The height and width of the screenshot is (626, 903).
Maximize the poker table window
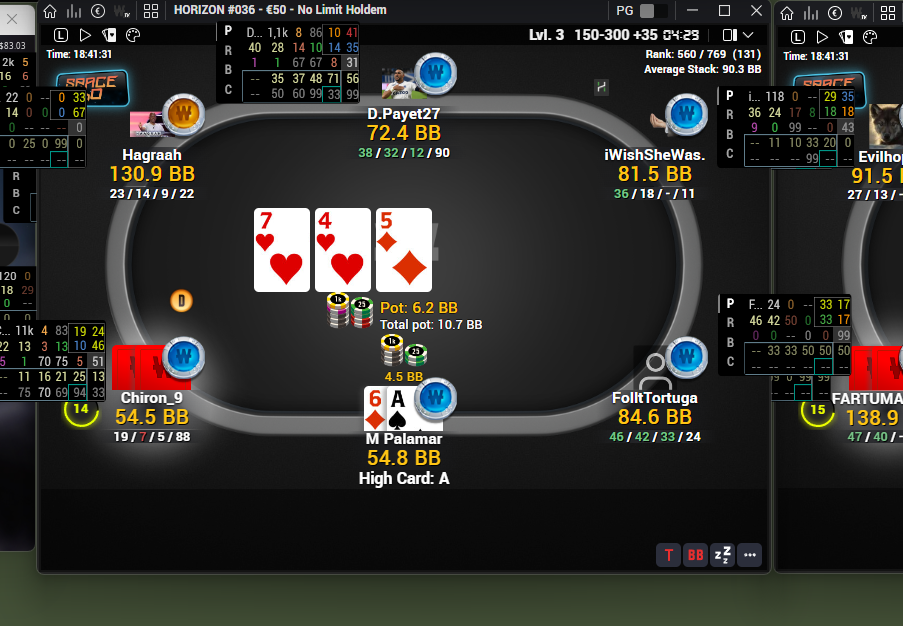coord(725,11)
